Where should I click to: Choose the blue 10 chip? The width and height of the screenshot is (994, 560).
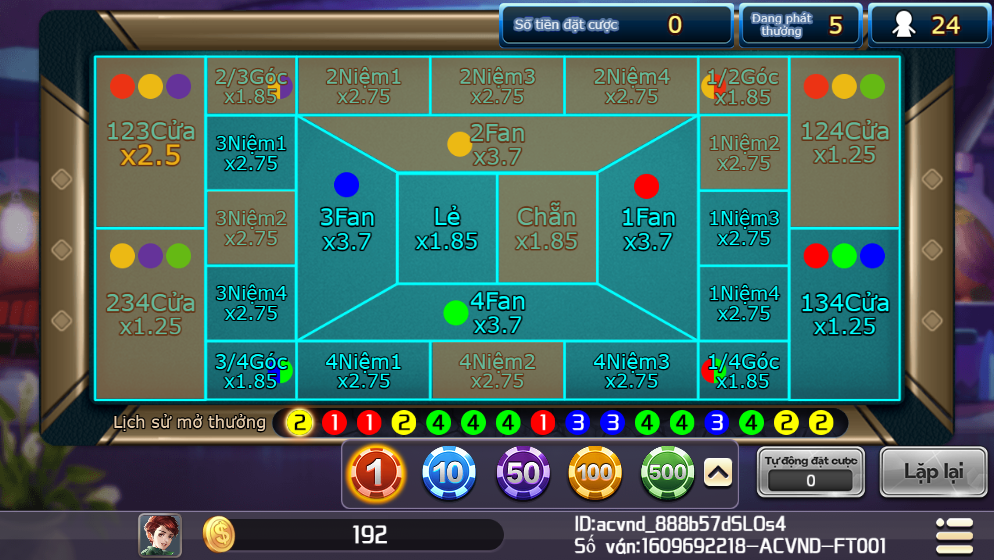(450, 474)
